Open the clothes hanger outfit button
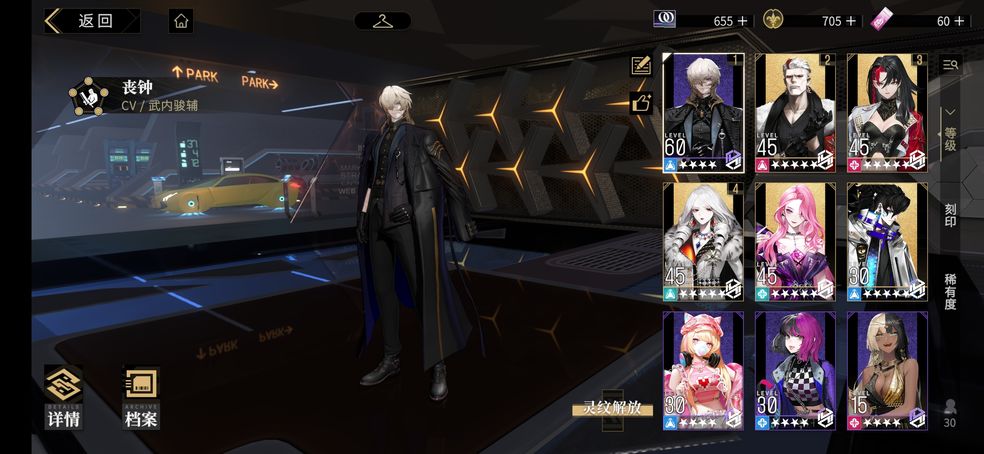 click(382, 20)
